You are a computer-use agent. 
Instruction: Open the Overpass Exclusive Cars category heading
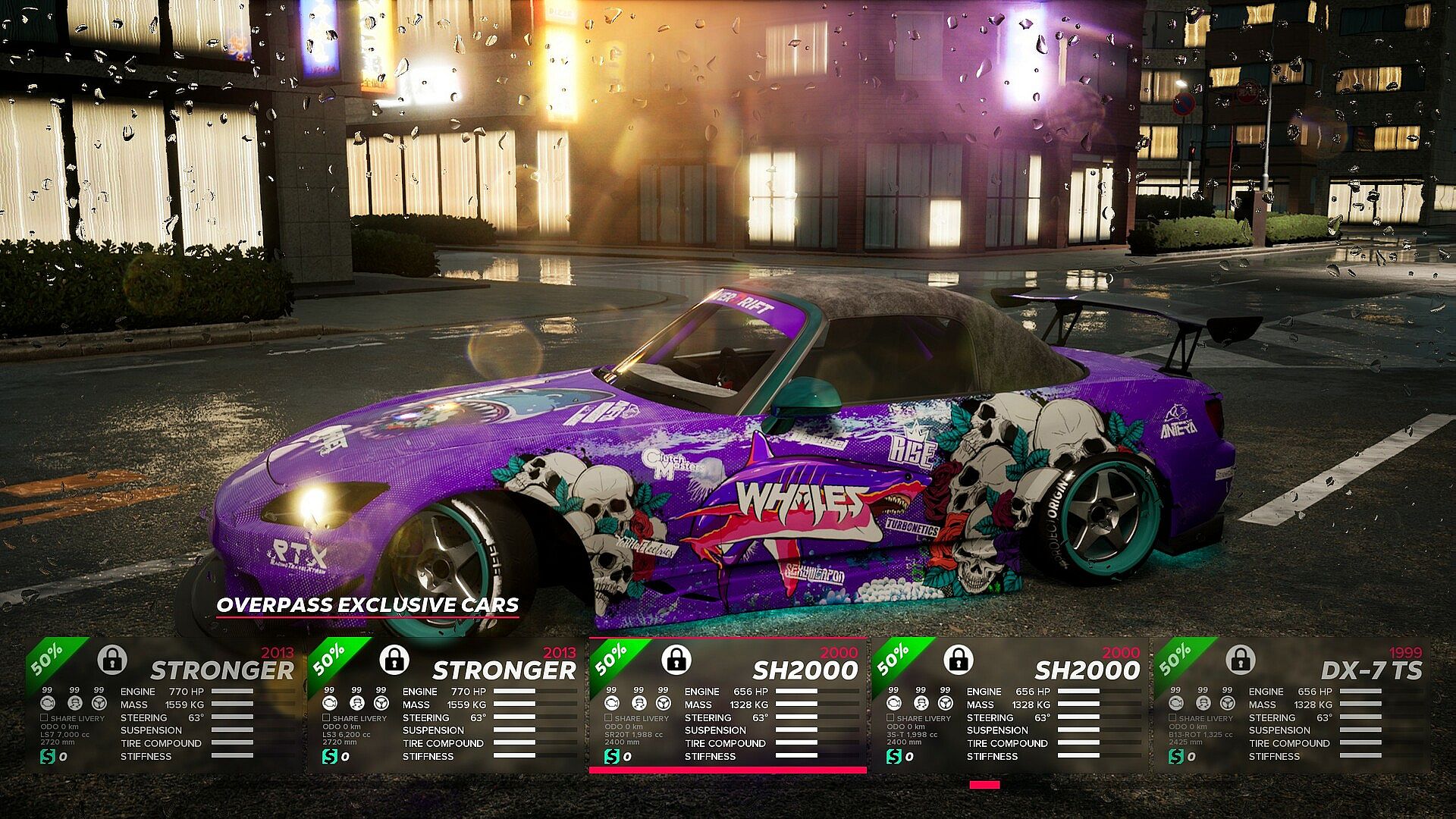[x=368, y=605]
